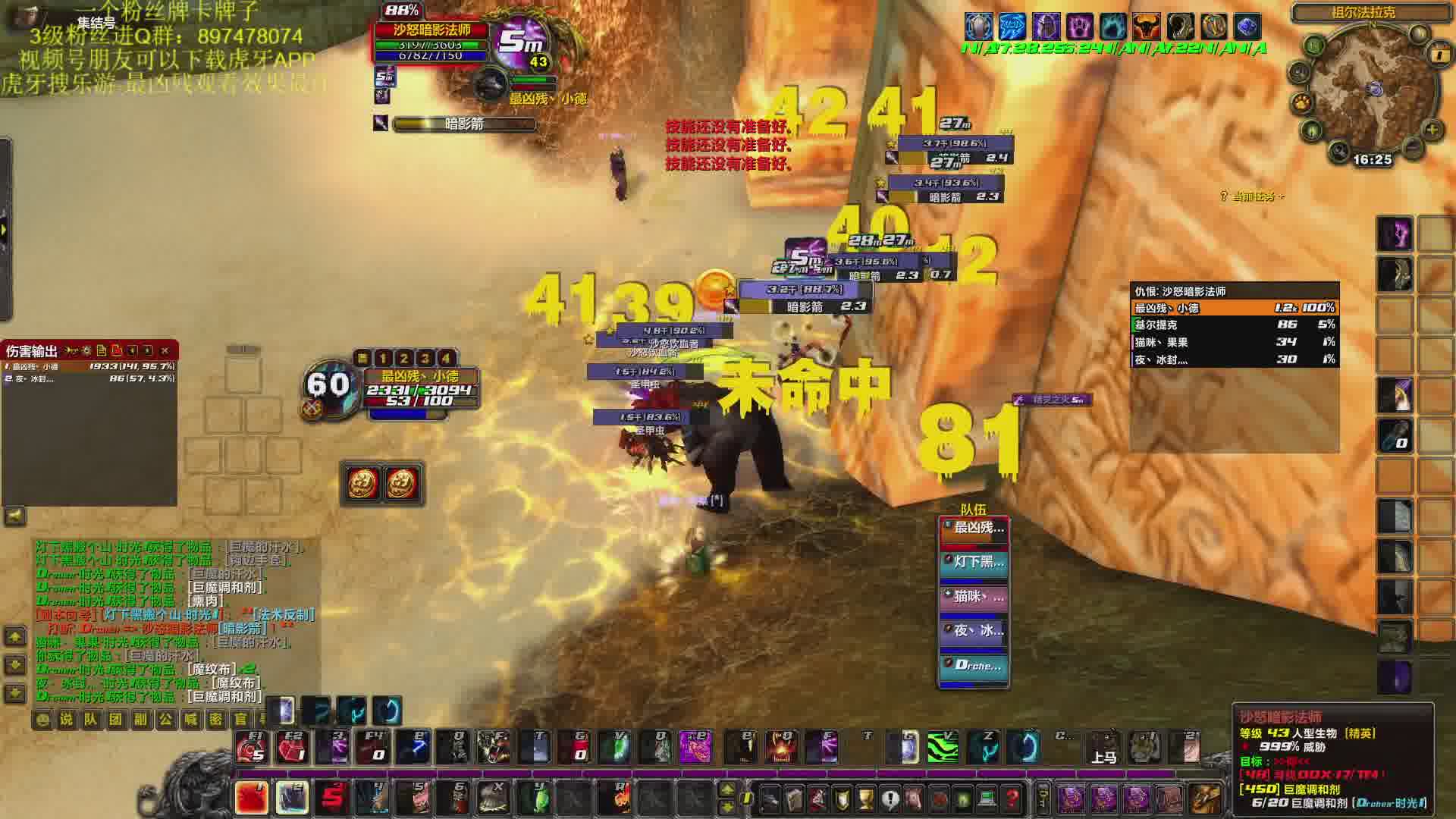The width and height of the screenshot is (1456, 819).
Task: Open the chat emoji smiley button
Action: click(42, 719)
